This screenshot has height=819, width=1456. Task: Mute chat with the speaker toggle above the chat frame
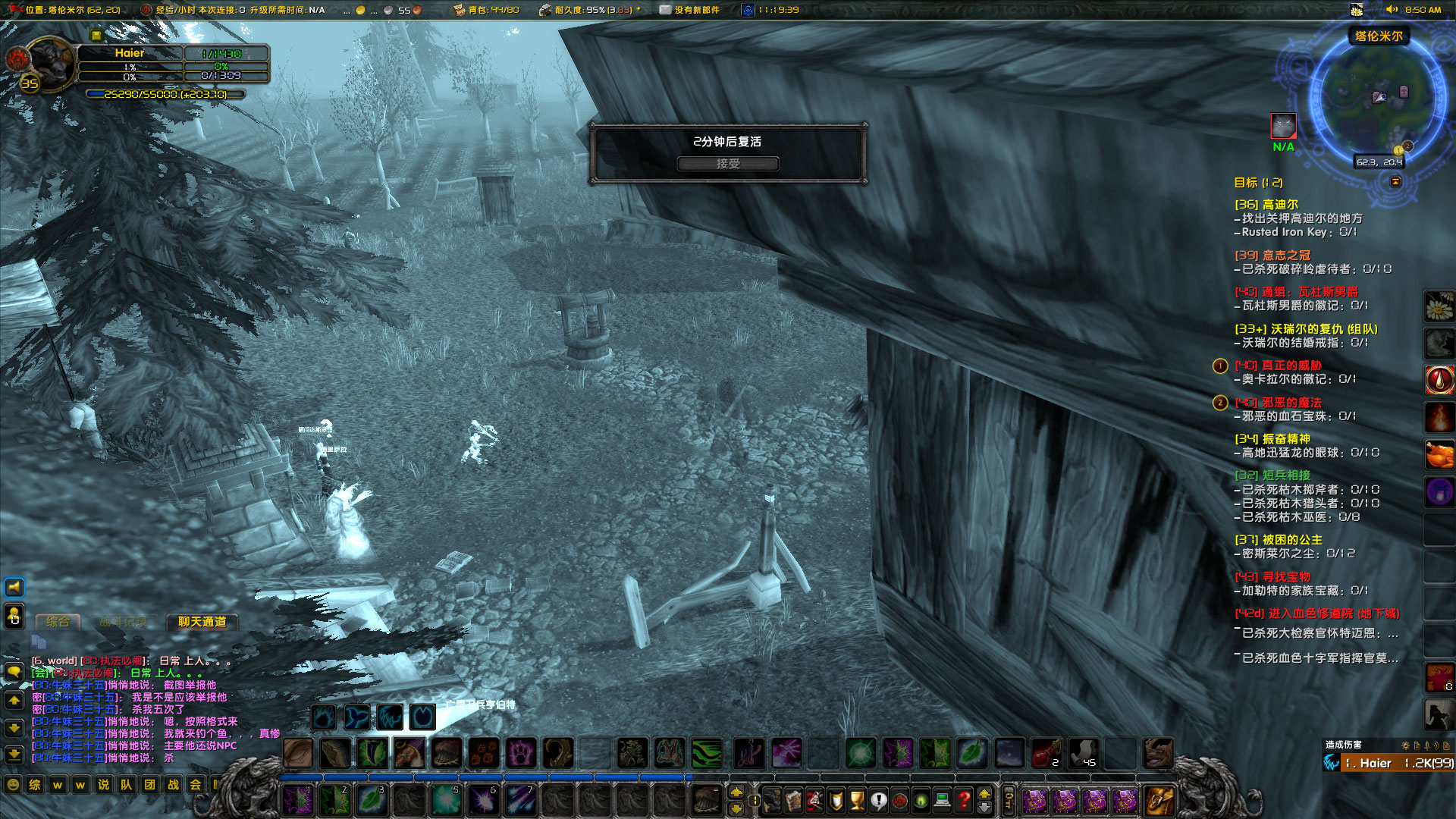(x=14, y=588)
